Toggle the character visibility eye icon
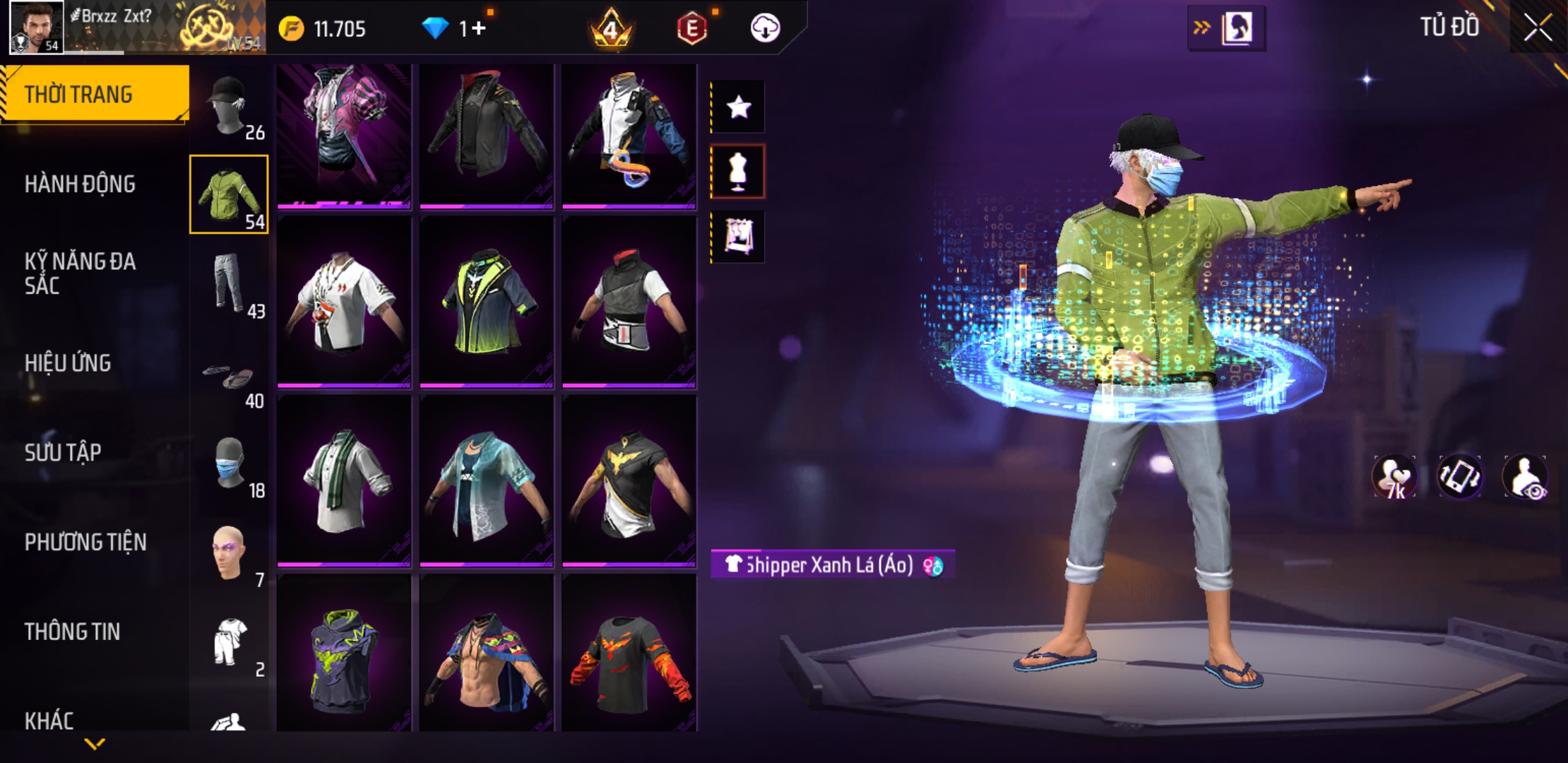This screenshot has width=1568, height=763. point(1526,477)
